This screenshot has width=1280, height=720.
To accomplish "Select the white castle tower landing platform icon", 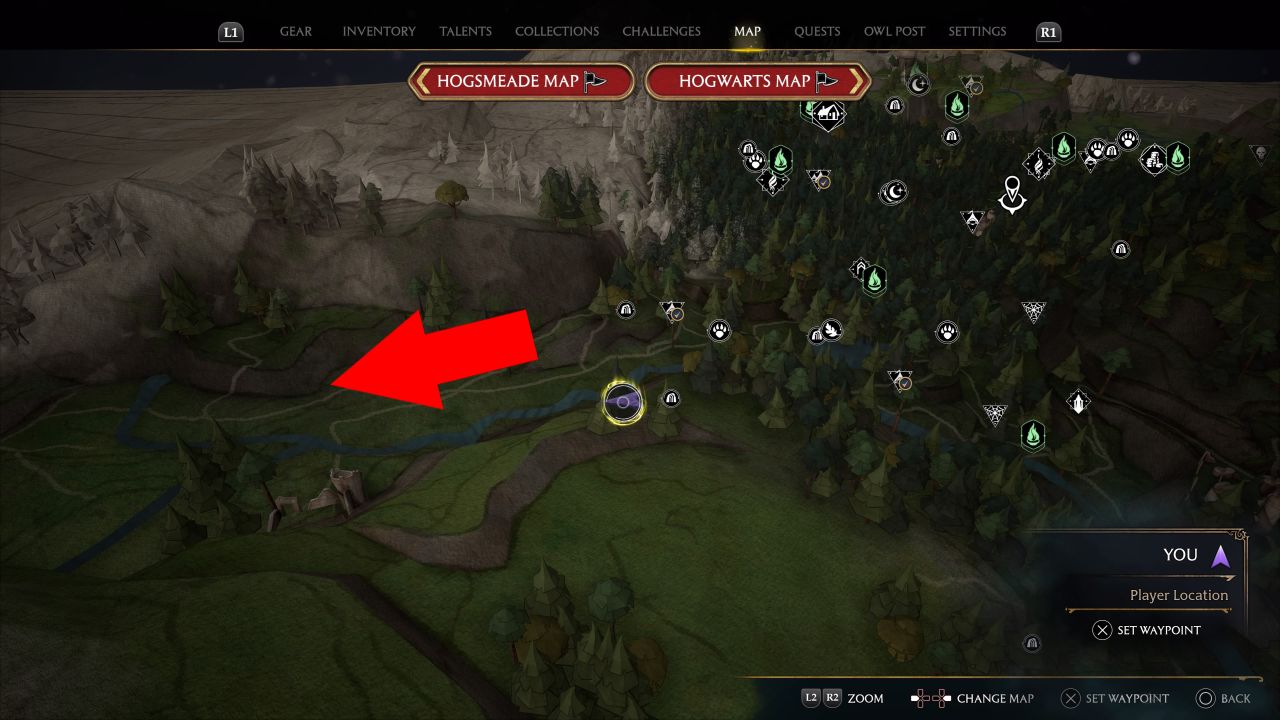I will click(x=1077, y=400).
